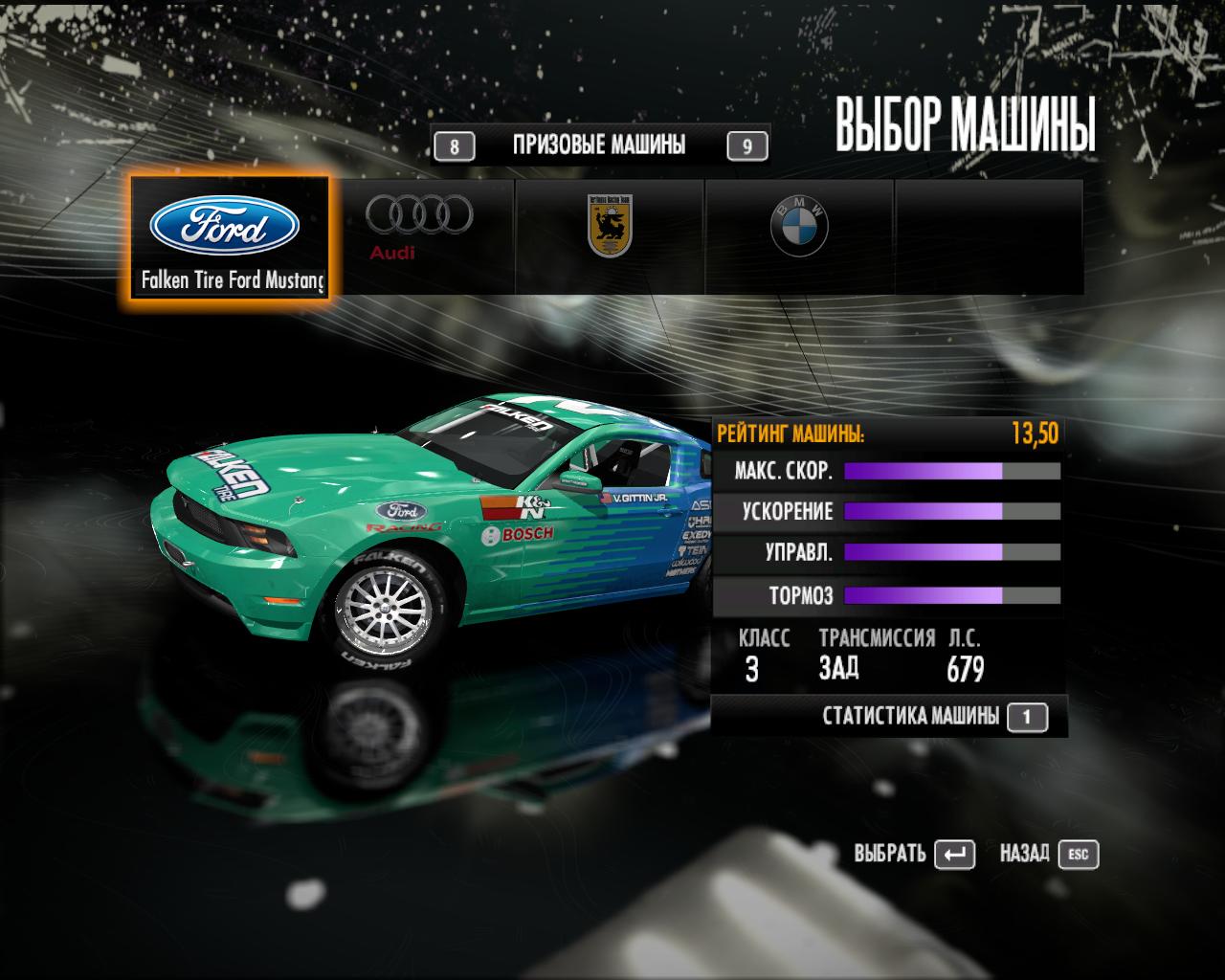Confirm the car with Выбрать

[913, 854]
